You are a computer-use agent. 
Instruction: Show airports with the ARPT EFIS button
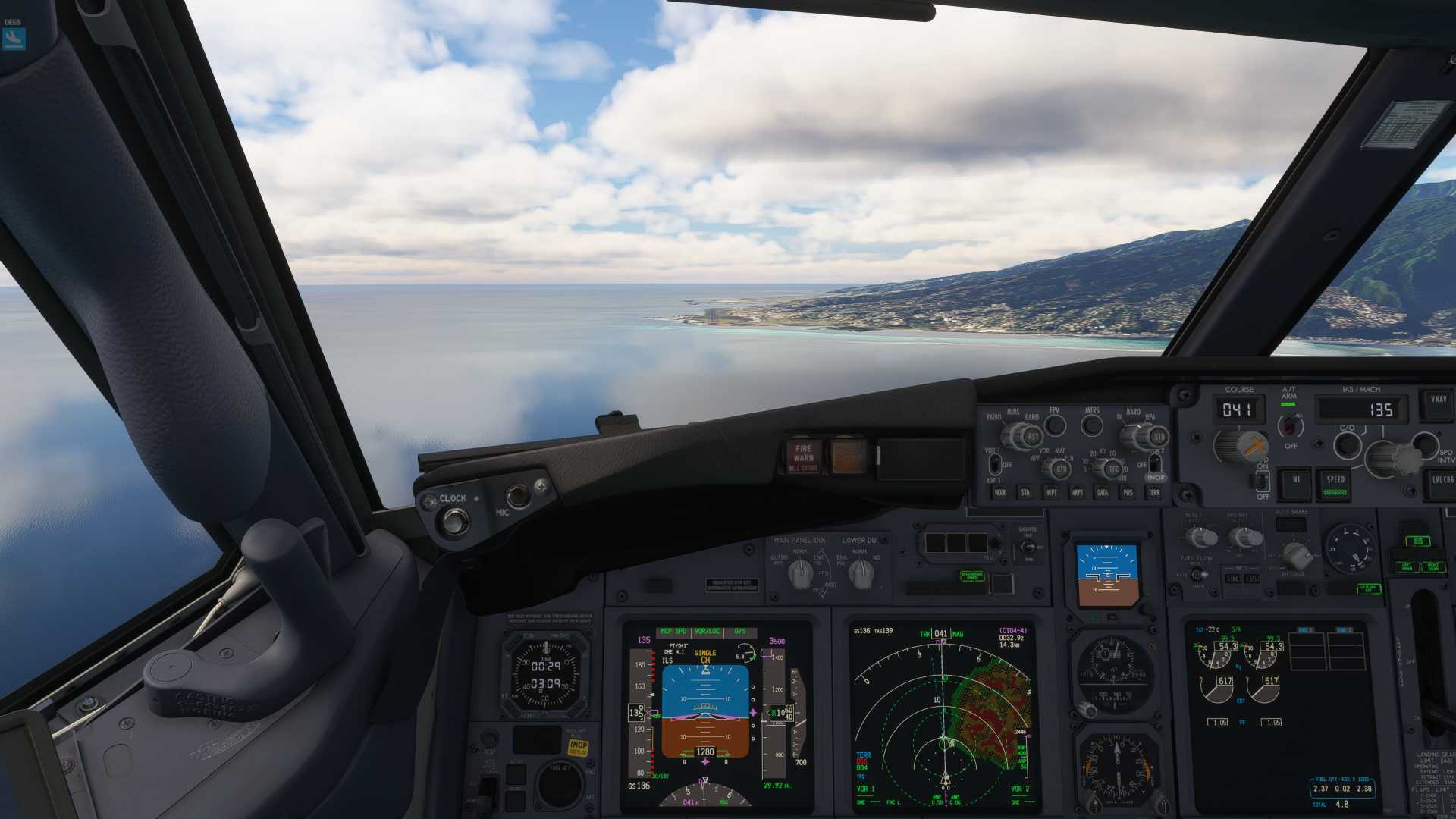pyautogui.click(x=1077, y=493)
